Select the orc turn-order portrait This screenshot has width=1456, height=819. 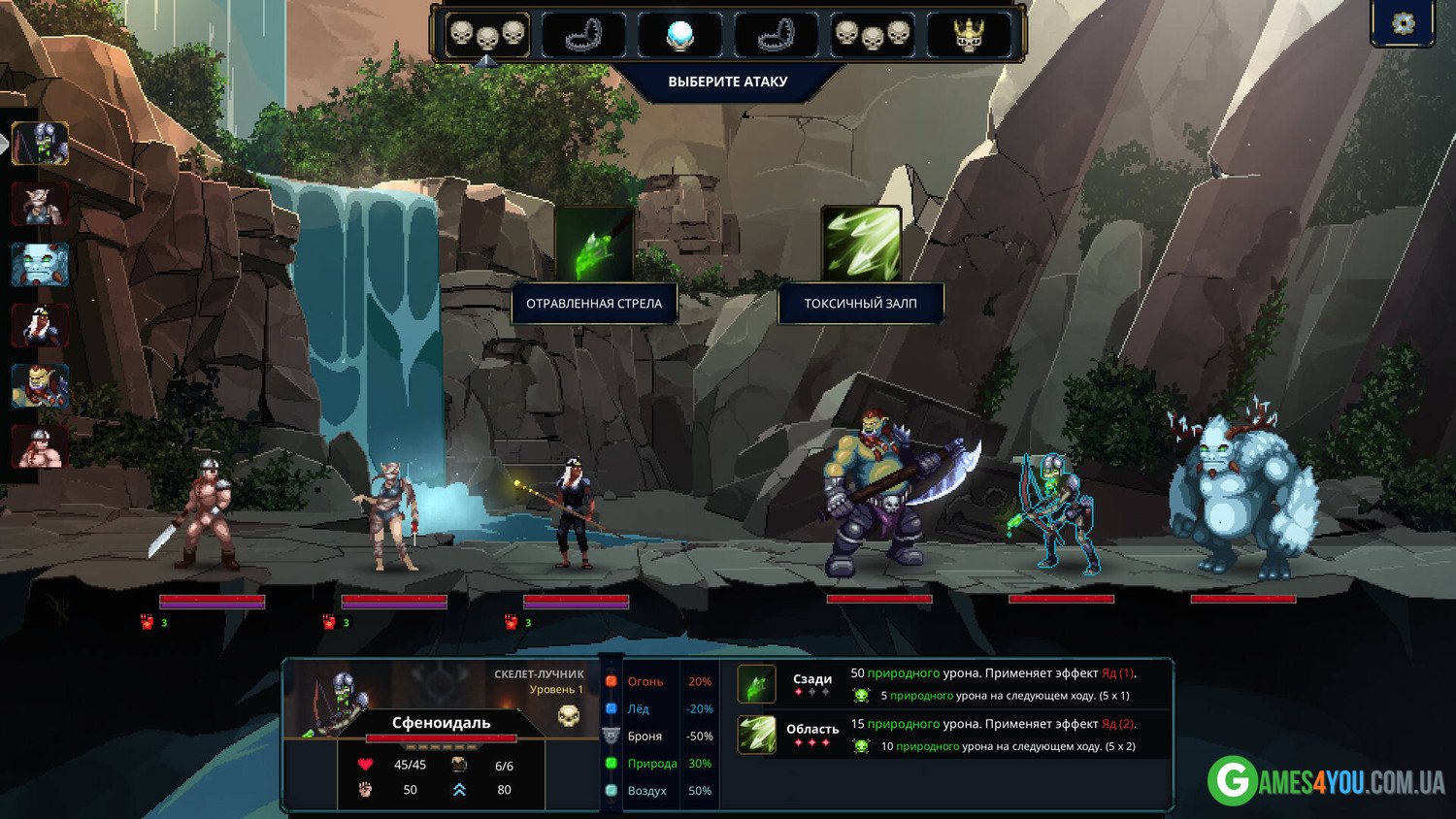[x=40, y=386]
